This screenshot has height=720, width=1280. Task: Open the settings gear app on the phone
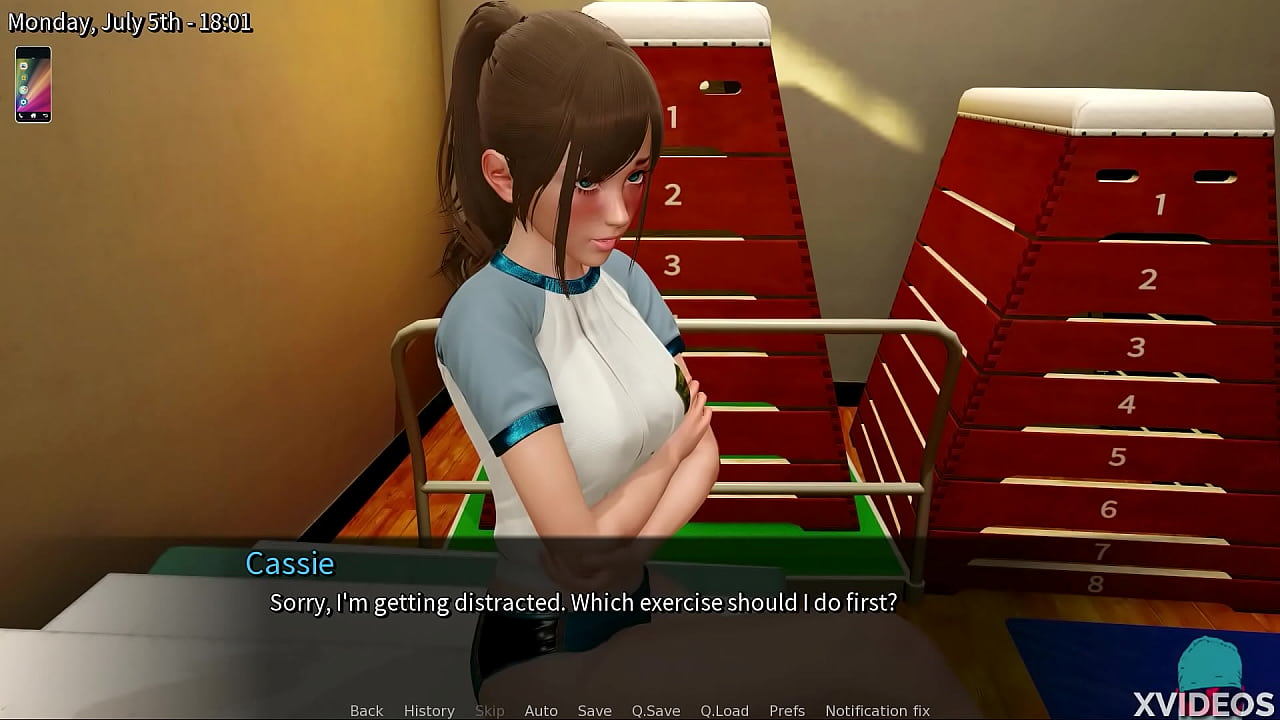tap(24, 102)
